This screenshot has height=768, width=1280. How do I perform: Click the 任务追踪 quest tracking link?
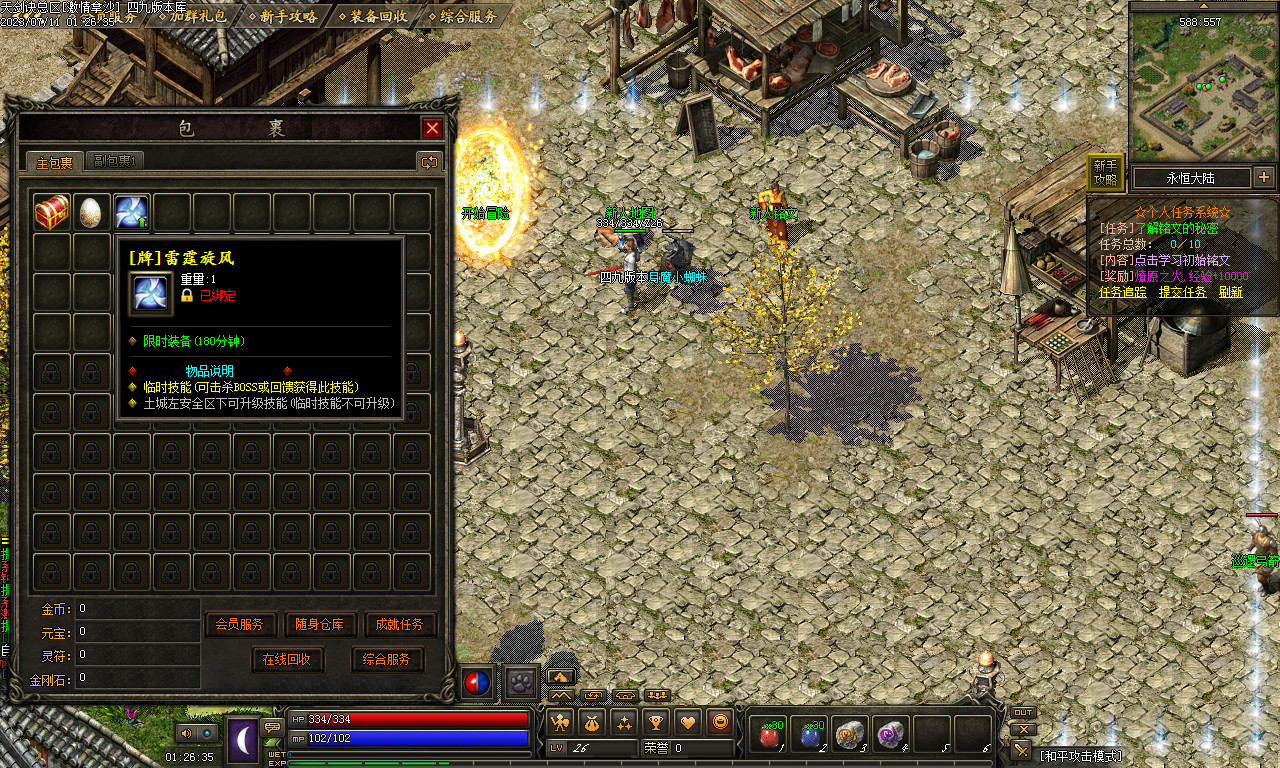click(x=1123, y=292)
